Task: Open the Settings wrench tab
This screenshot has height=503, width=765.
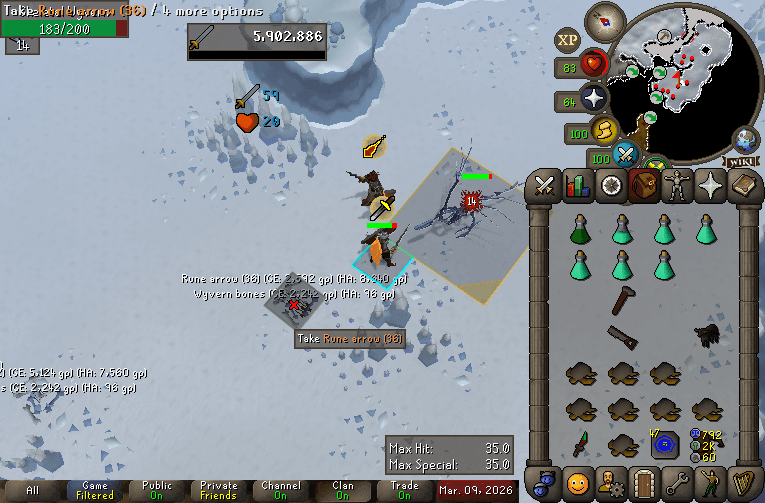Action: (x=676, y=482)
